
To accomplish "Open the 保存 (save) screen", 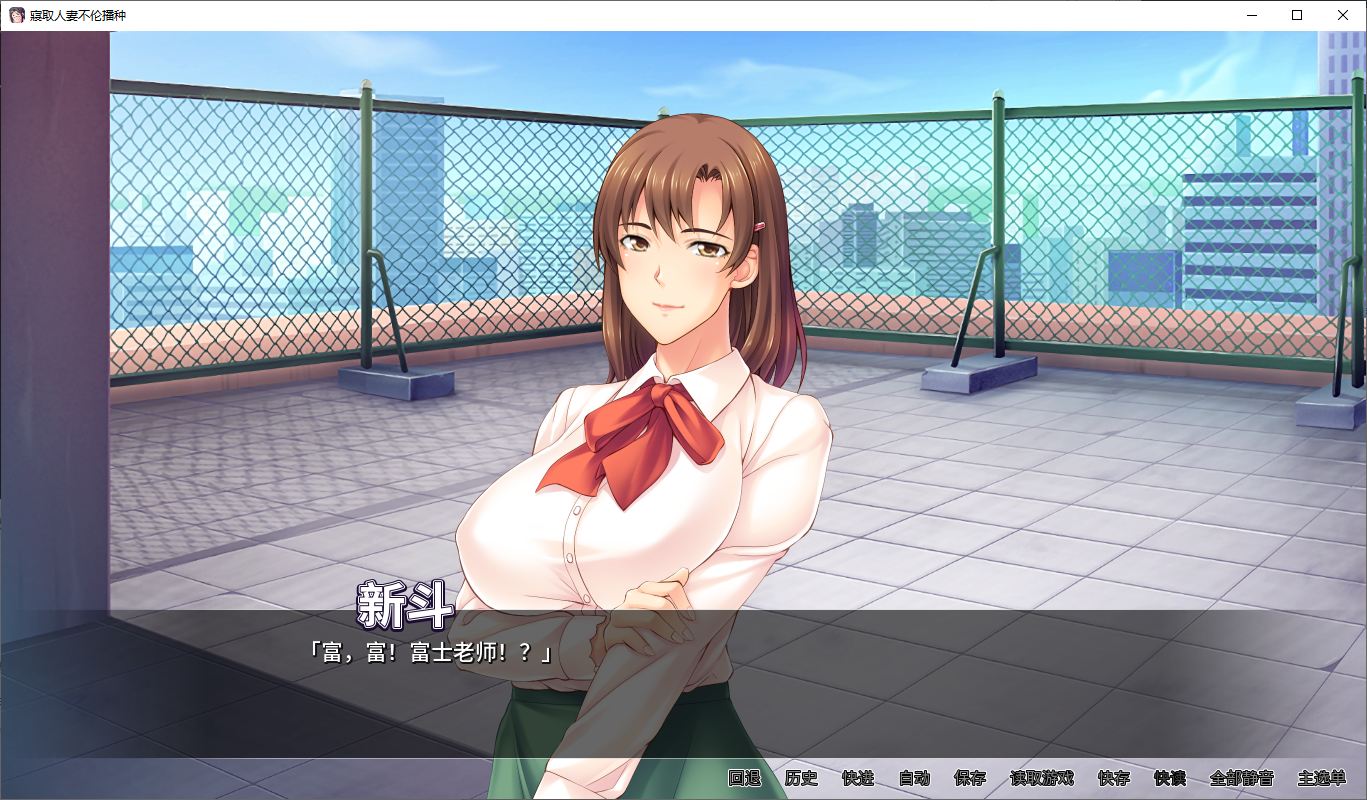I will [x=970, y=778].
